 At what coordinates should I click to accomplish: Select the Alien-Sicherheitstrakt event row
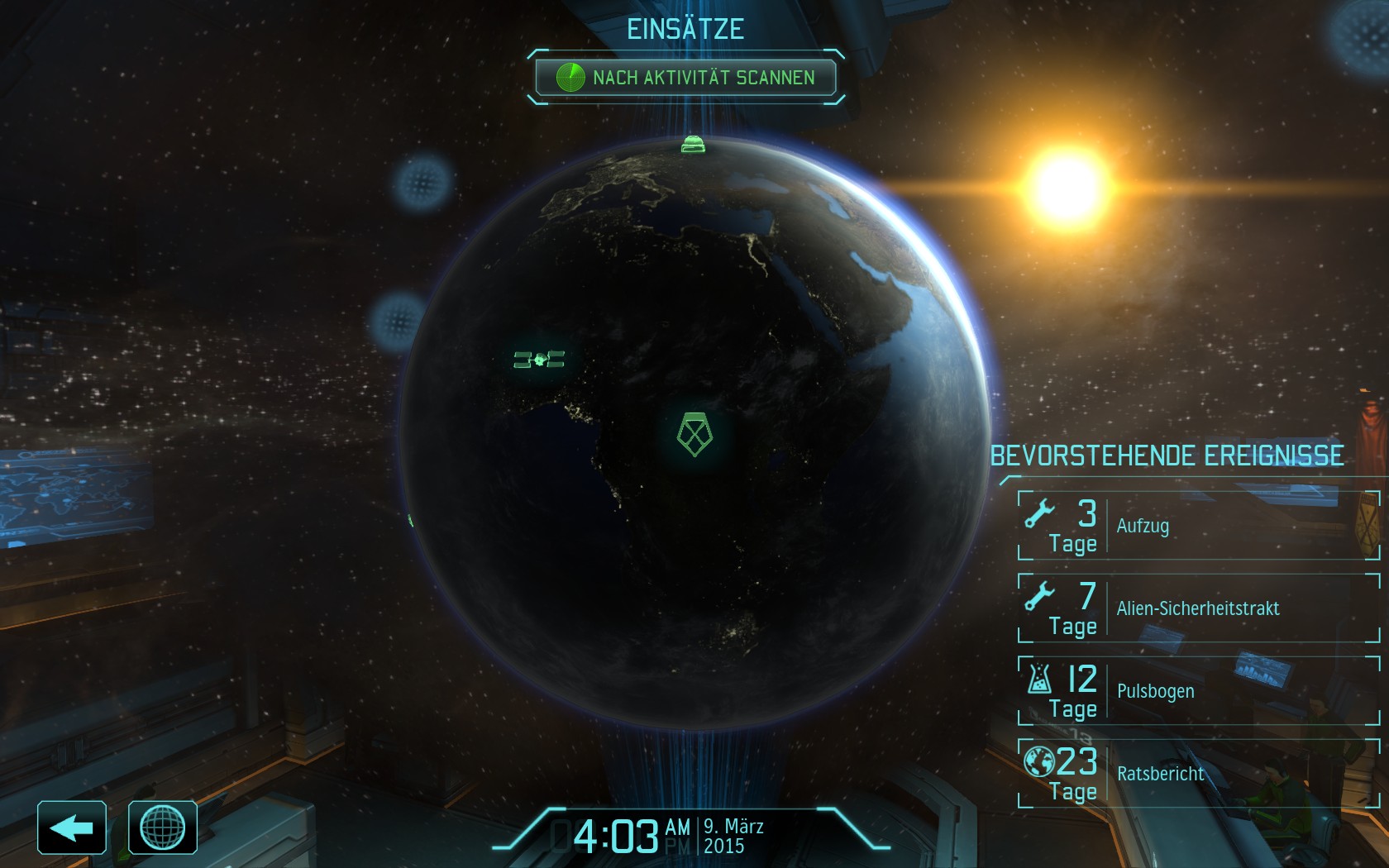[1198, 608]
